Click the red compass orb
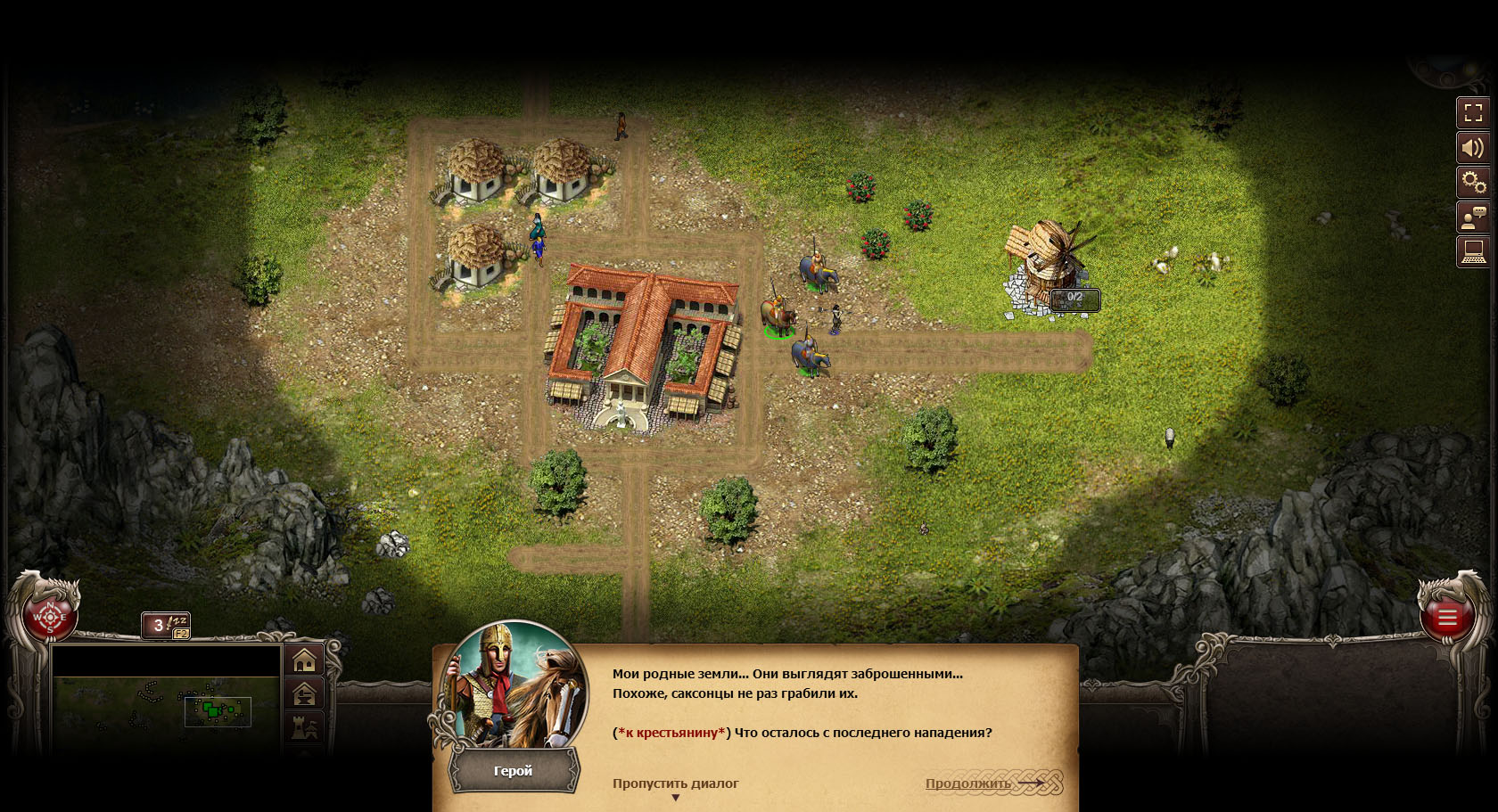The height and width of the screenshot is (812, 1498). [49, 617]
